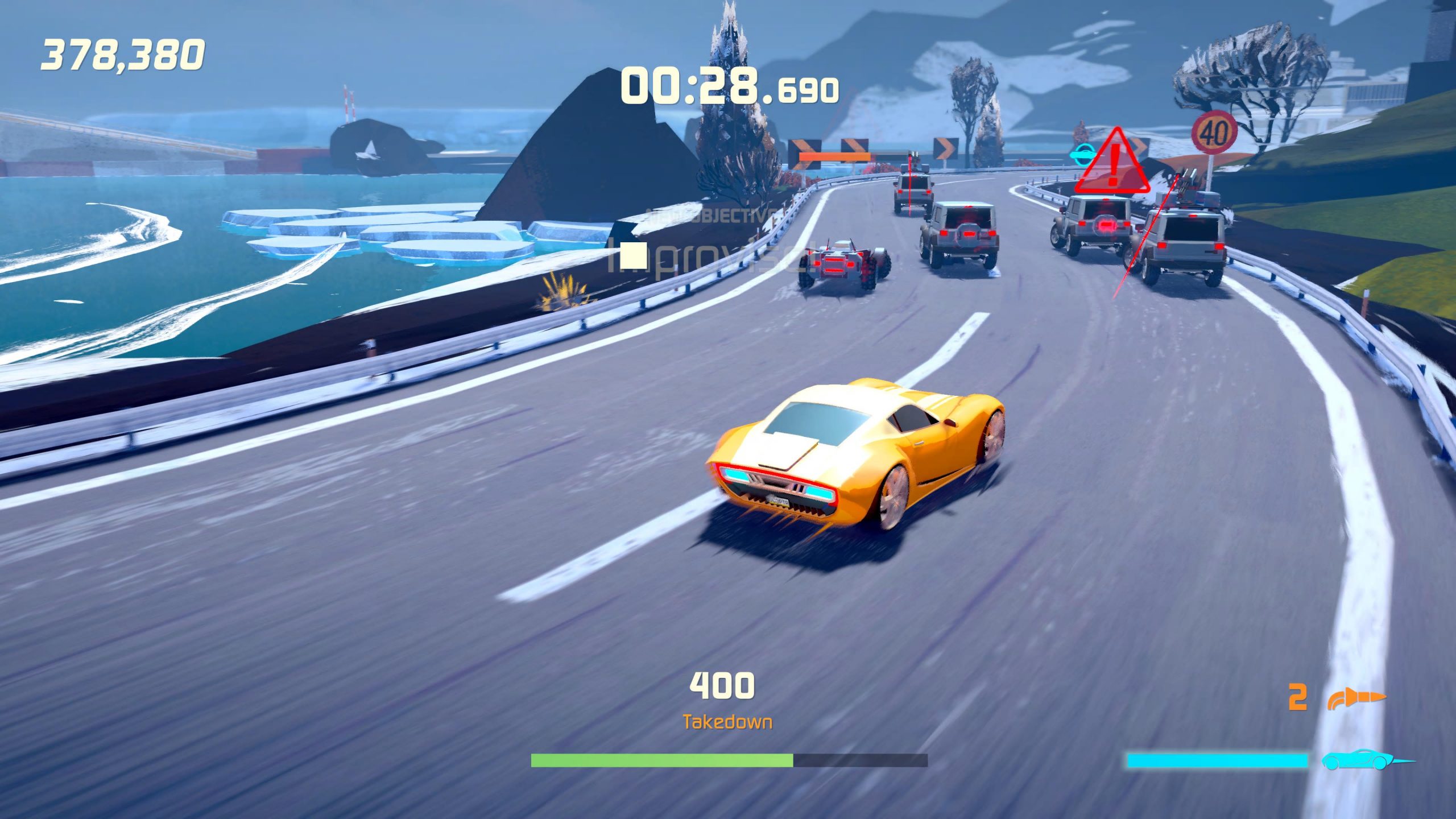Click the red warning triangle marker
1456x819 pixels.
pyautogui.click(x=1113, y=163)
